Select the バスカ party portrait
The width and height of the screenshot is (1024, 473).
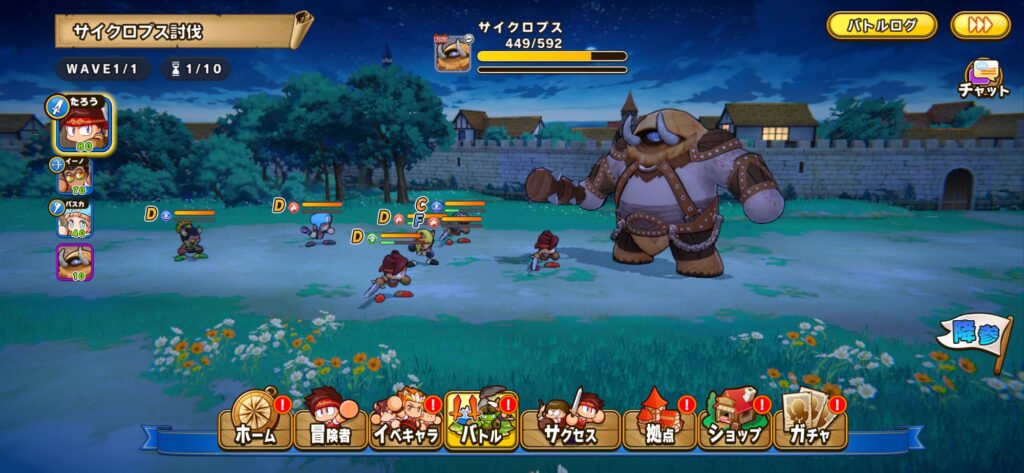pyautogui.click(x=75, y=218)
